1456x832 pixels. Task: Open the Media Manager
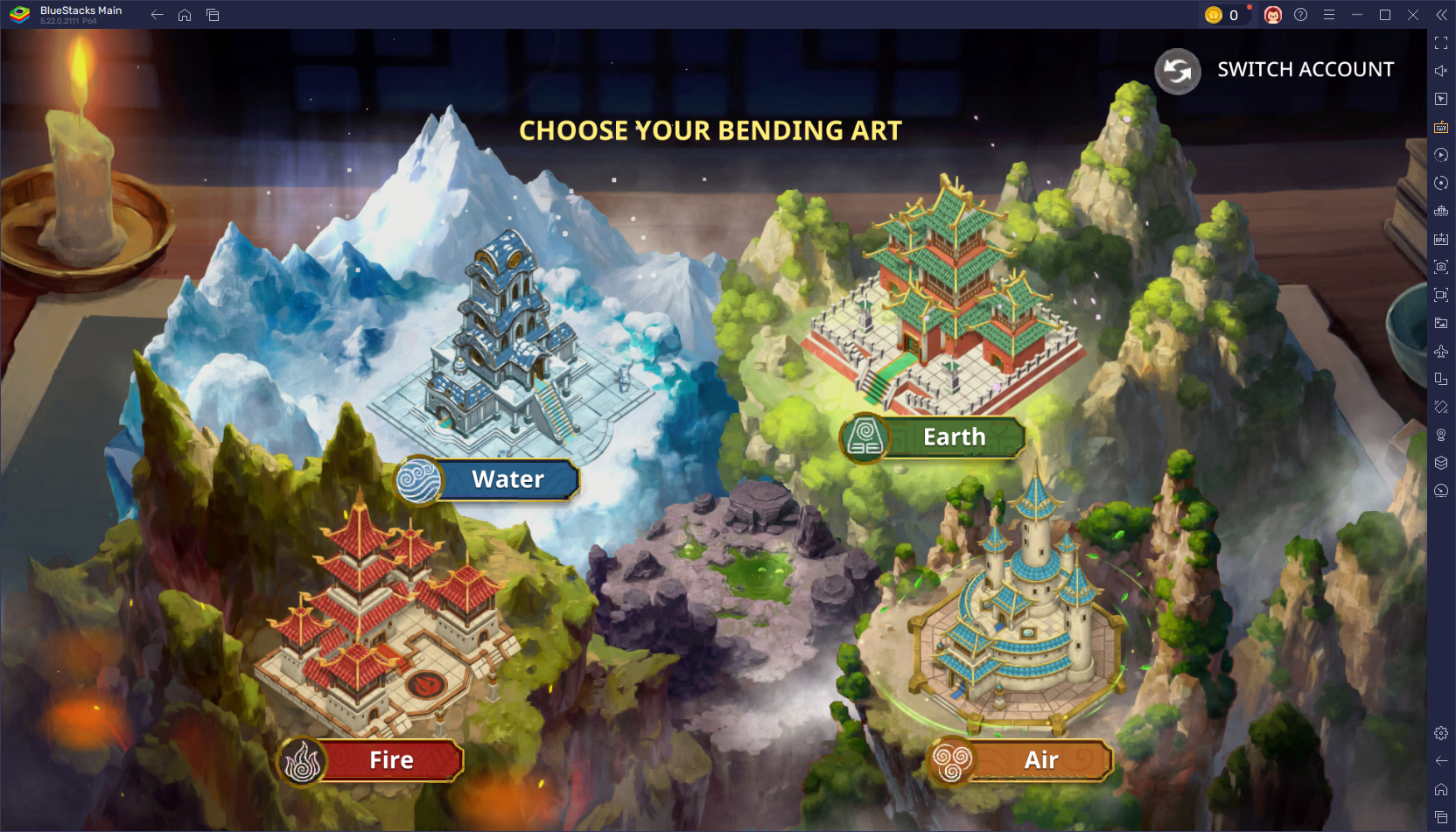[x=1441, y=322]
